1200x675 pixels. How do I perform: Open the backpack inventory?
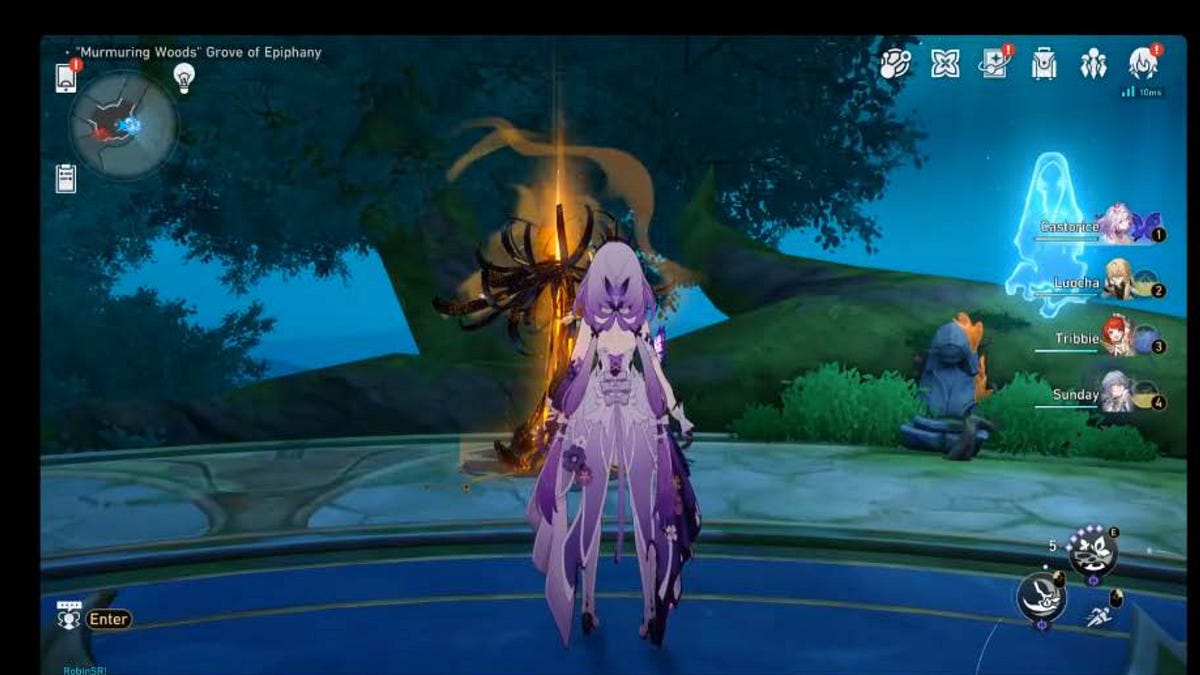coord(1044,64)
